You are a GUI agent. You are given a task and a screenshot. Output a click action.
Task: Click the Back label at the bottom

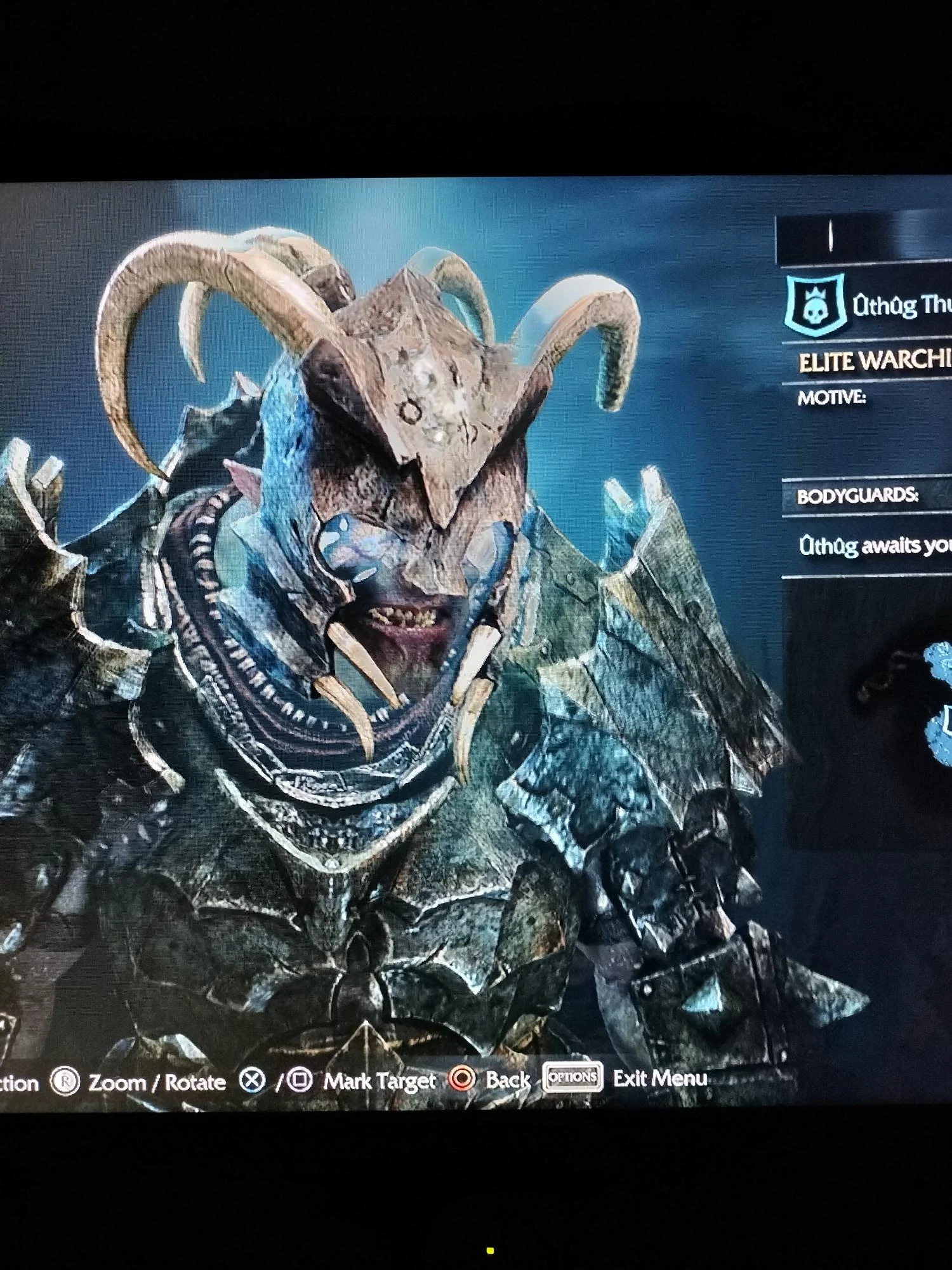point(508,1079)
